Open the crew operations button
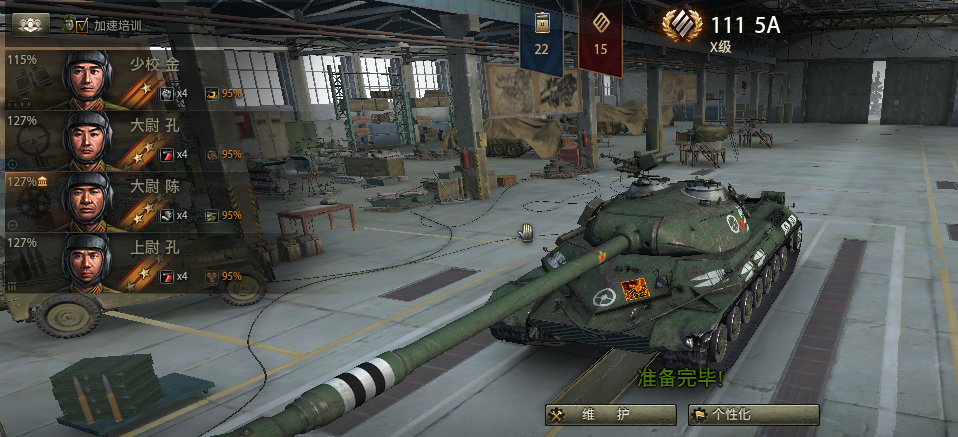Screen dimensions: 958x437 [28, 23]
